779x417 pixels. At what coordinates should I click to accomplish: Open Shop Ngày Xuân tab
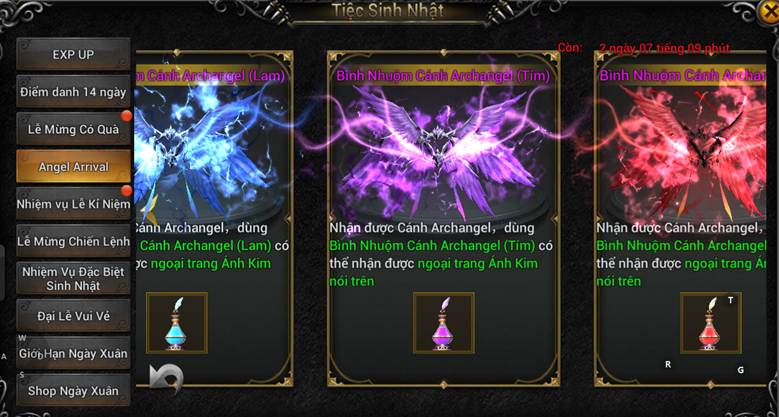pos(73,390)
